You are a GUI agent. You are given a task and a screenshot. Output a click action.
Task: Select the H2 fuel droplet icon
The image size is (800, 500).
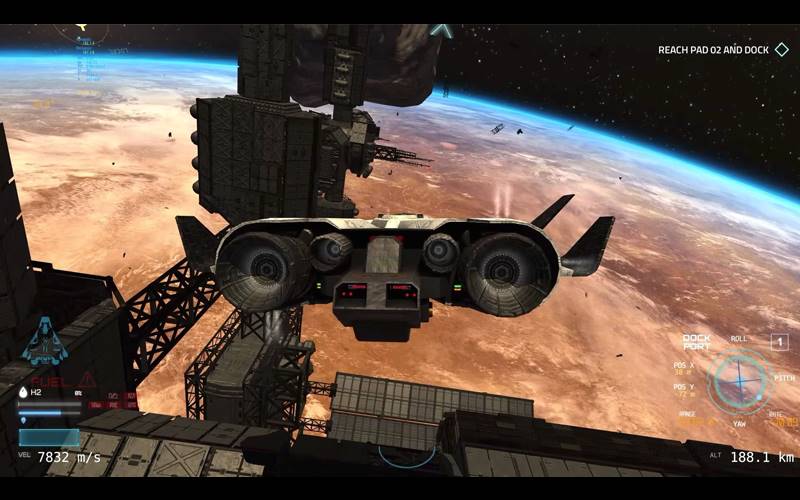click(x=23, y=393)
